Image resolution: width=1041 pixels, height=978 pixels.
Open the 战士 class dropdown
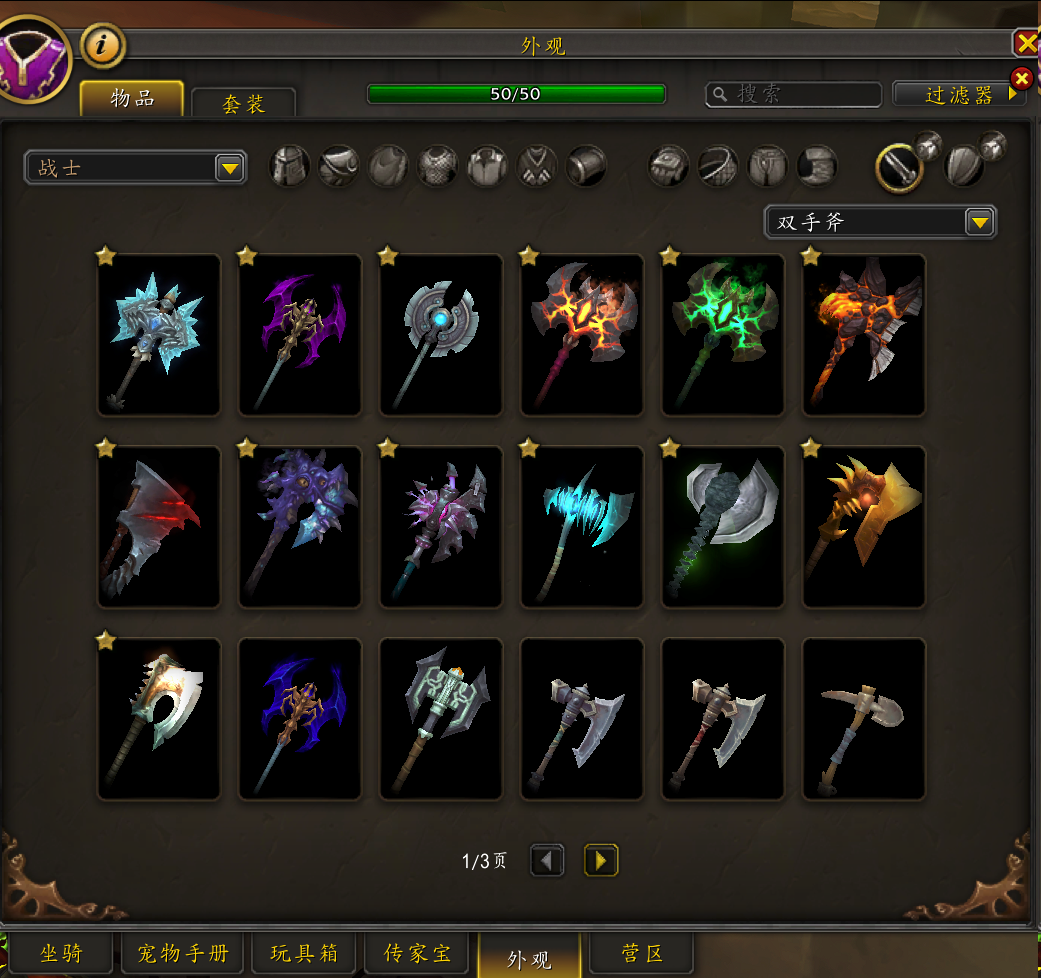click(x=135, y=168)
